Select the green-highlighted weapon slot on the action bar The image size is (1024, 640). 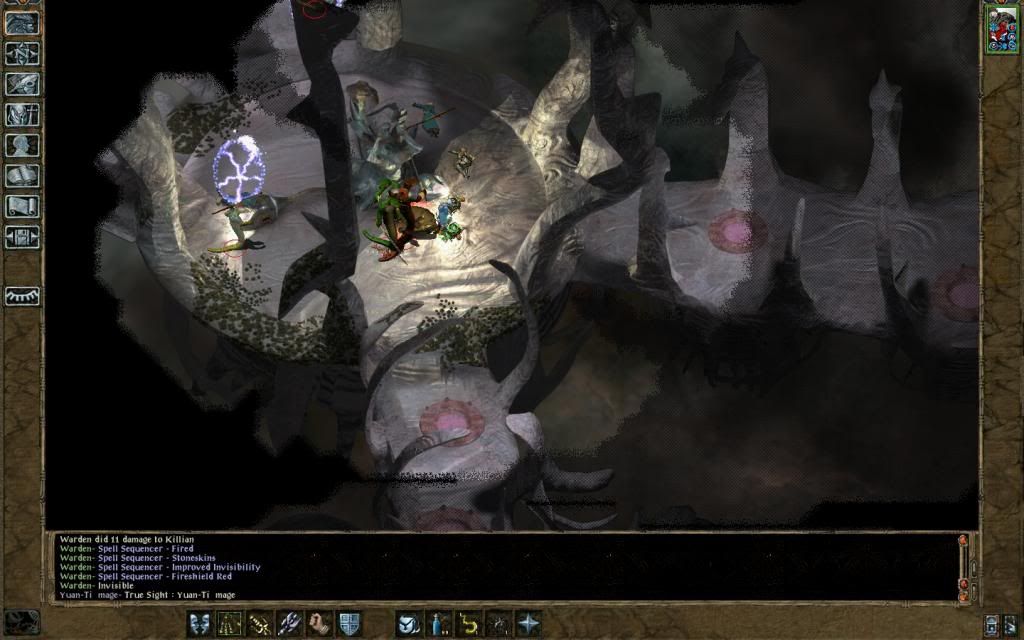pyautogui.click(x=229, y=623)
